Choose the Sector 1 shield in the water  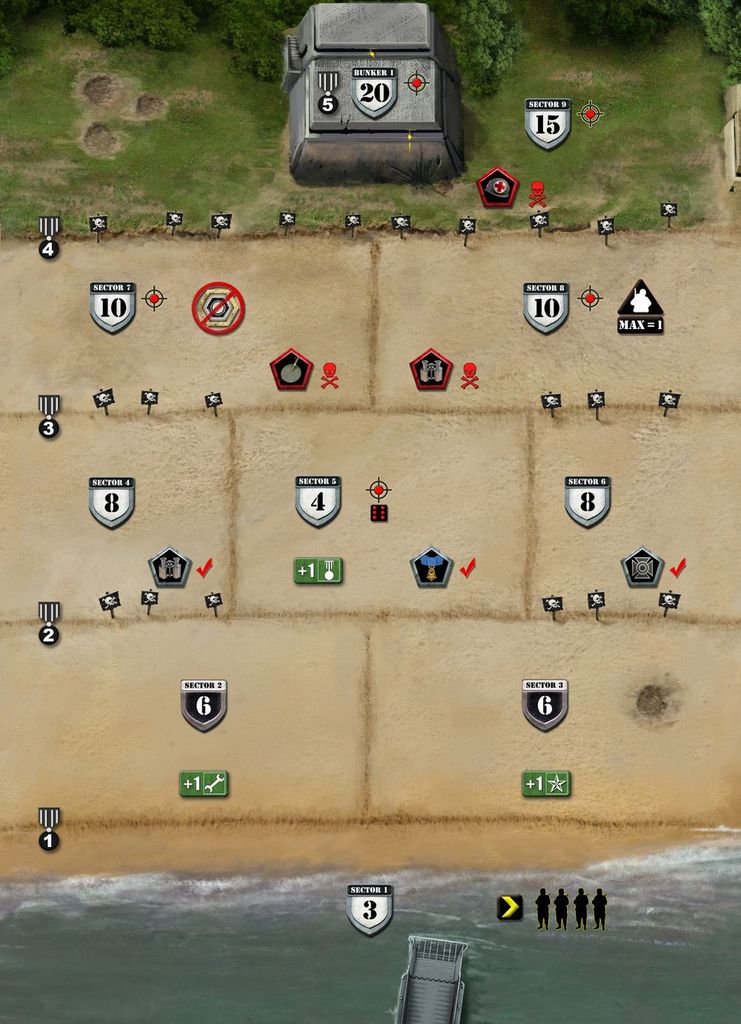click(369, 909)
